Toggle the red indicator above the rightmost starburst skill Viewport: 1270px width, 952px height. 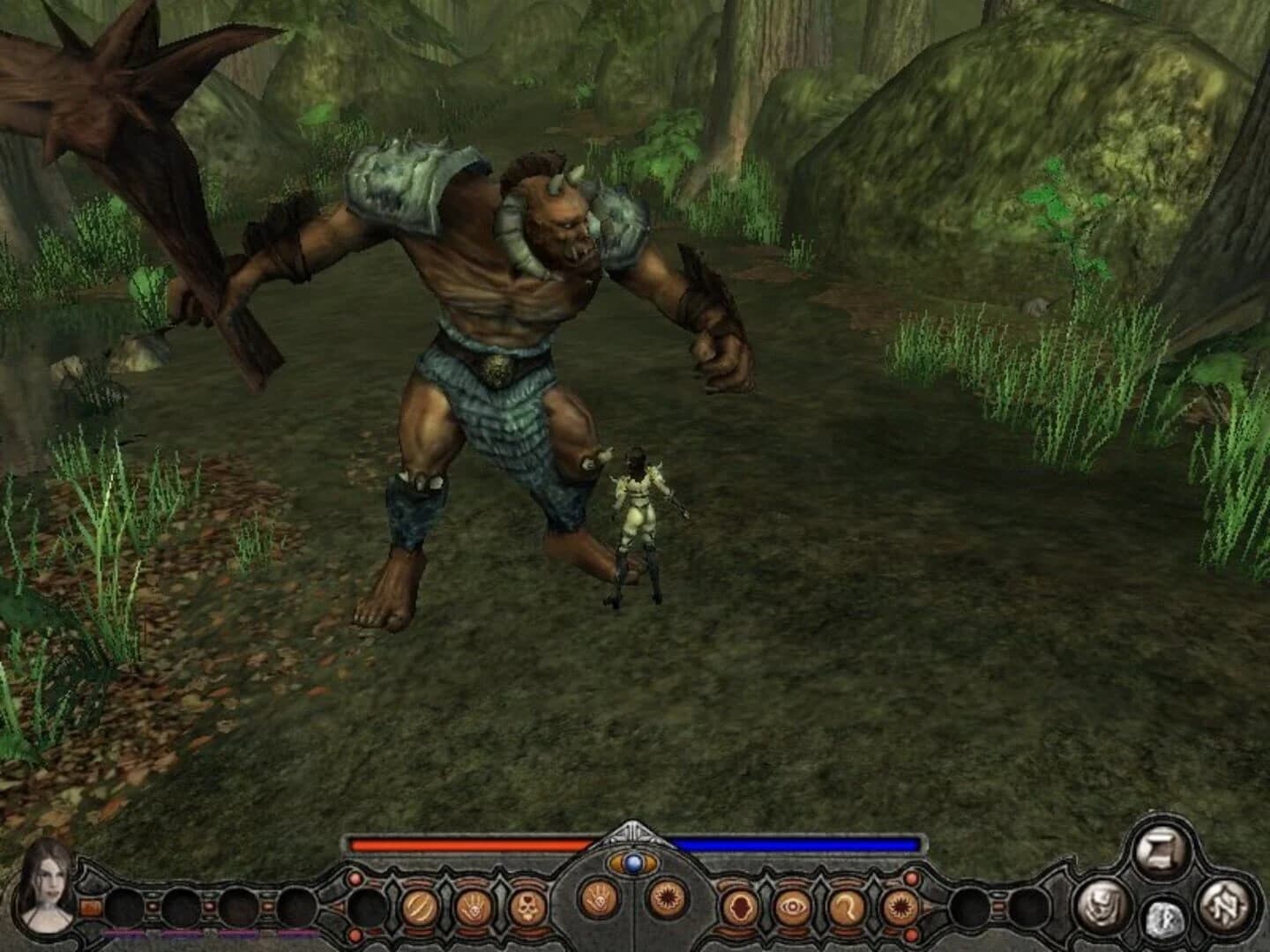point(911,877)
